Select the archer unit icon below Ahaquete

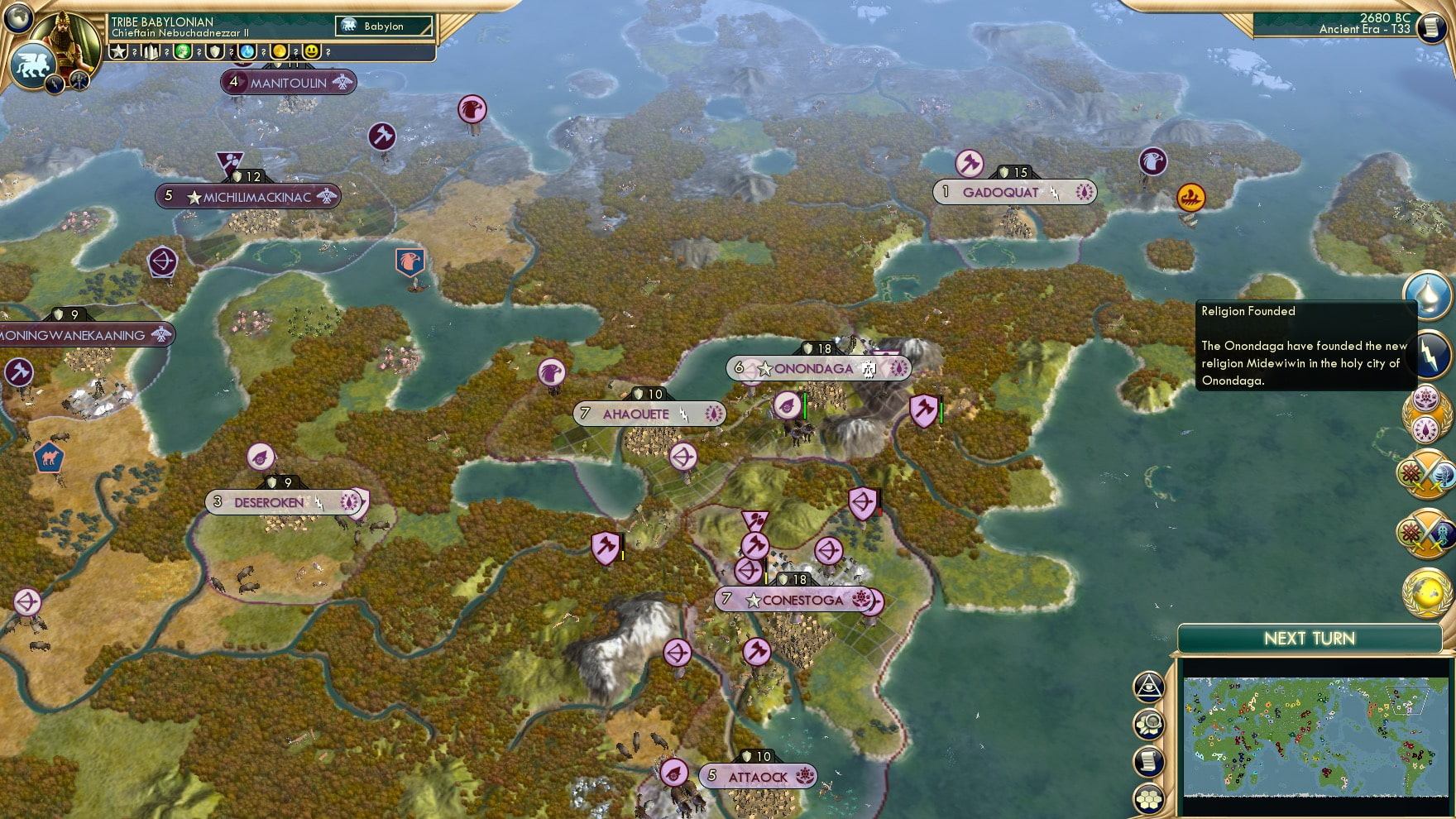tap(683, 456)
